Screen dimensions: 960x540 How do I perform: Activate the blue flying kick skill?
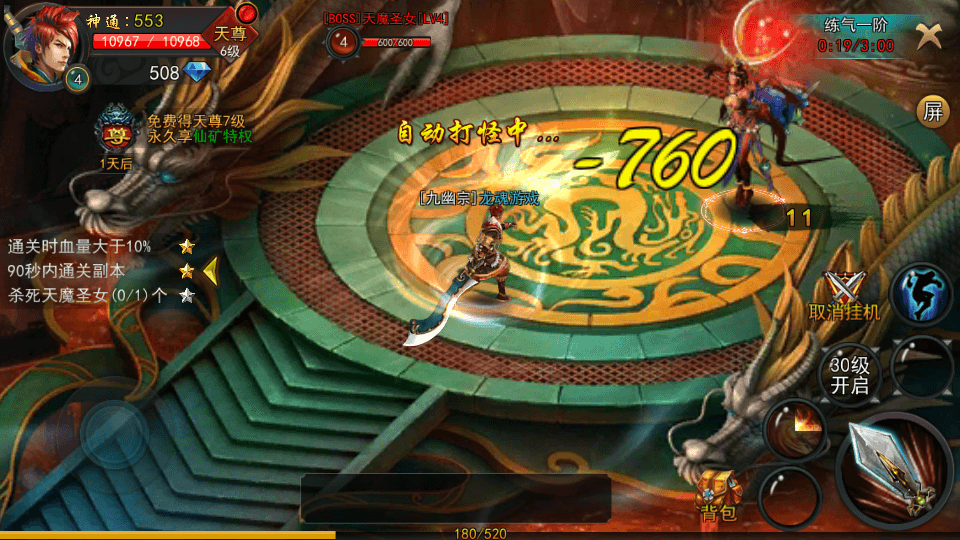point(920,294)
